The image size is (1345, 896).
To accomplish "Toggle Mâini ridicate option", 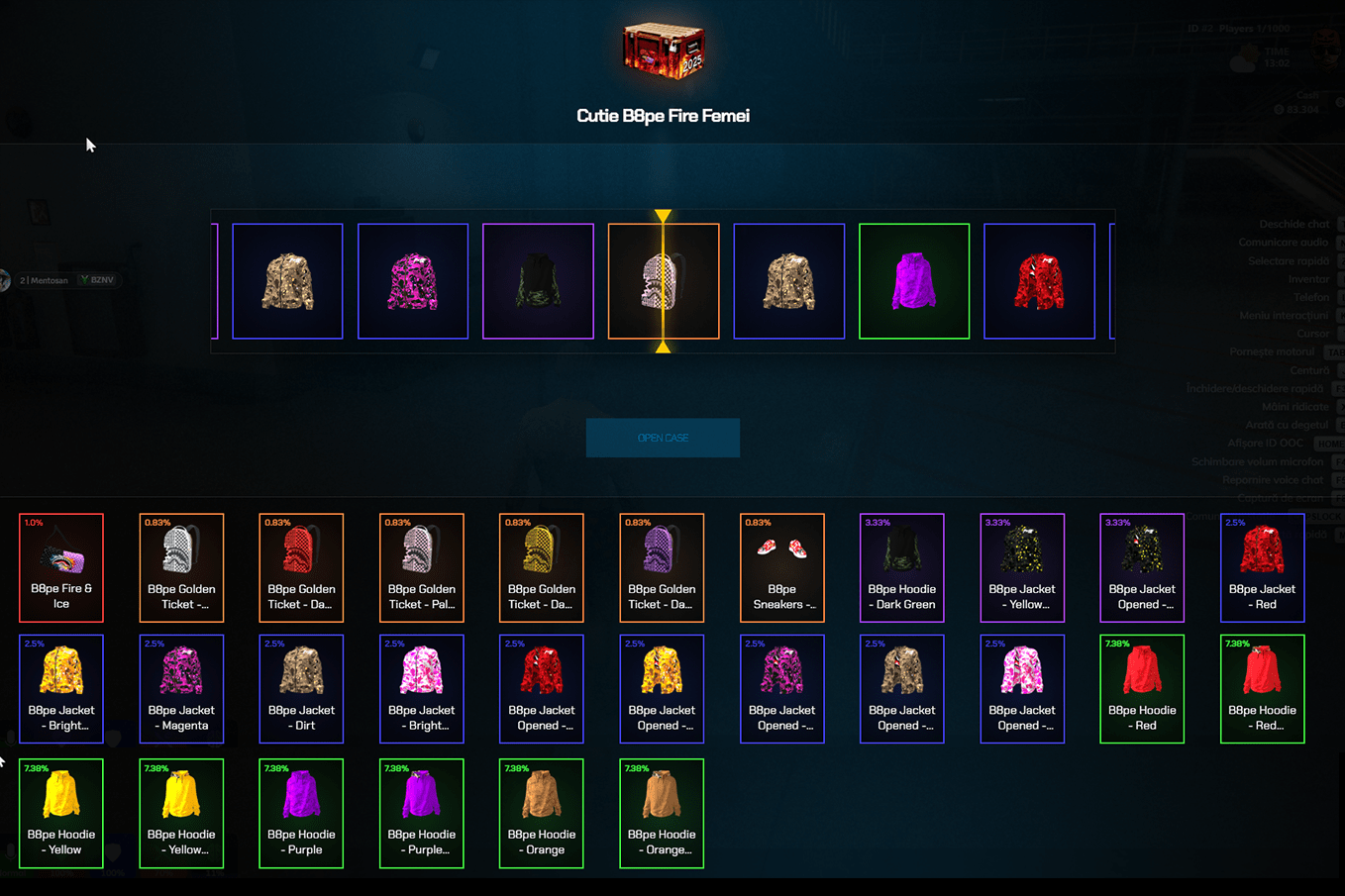I will tap(1294, 406).
